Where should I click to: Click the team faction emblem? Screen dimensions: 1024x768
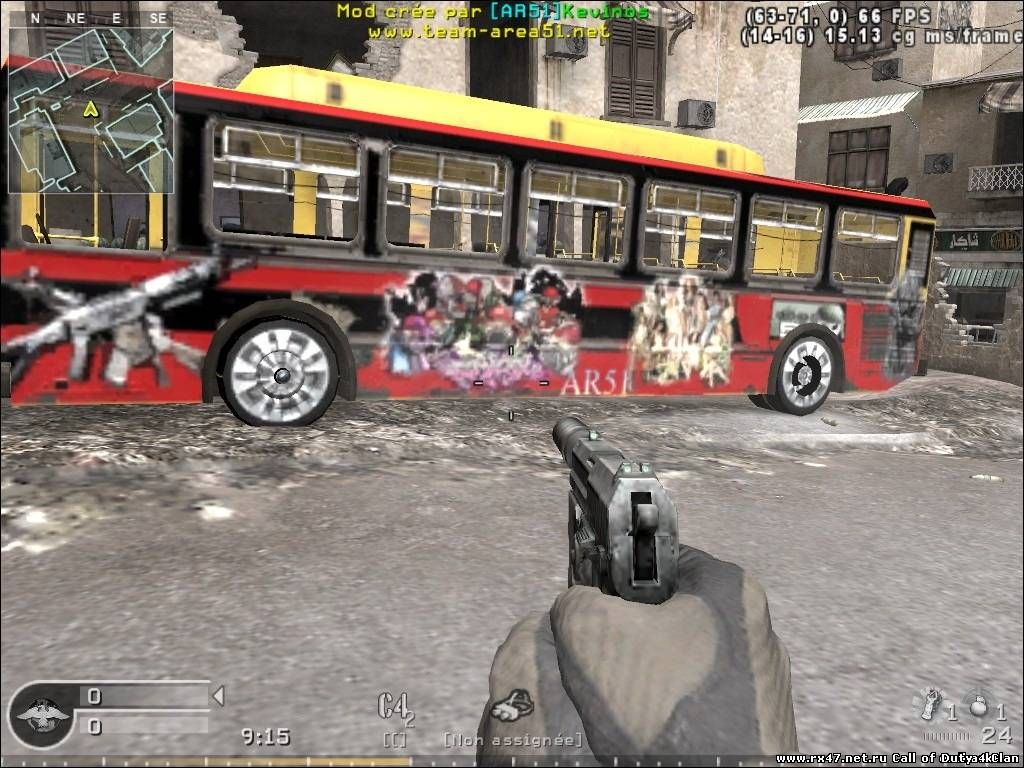tap(41, 714)
